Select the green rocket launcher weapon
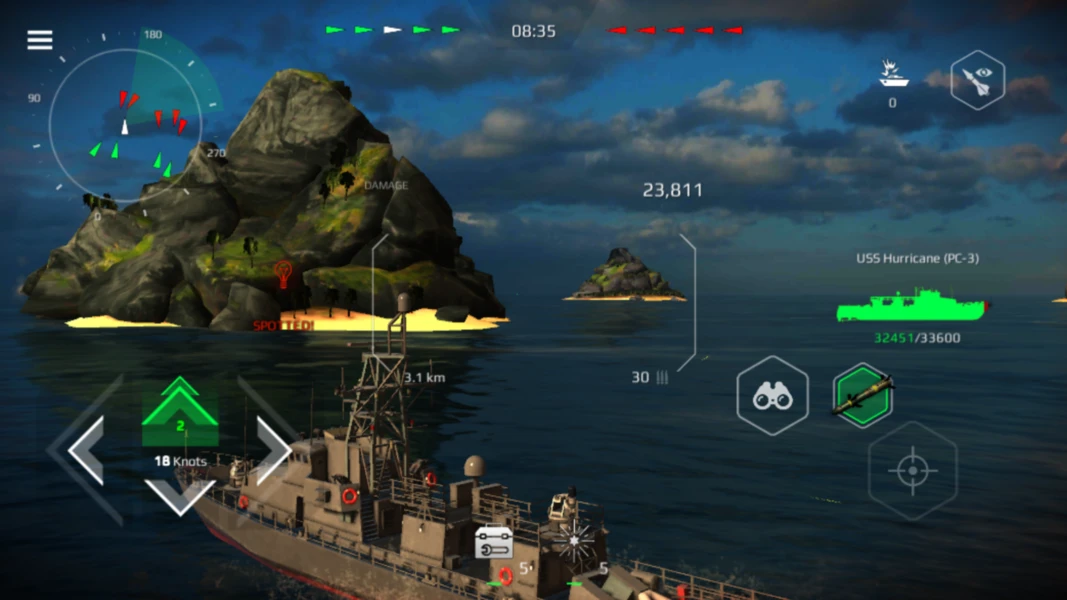 tap(862, 396)
